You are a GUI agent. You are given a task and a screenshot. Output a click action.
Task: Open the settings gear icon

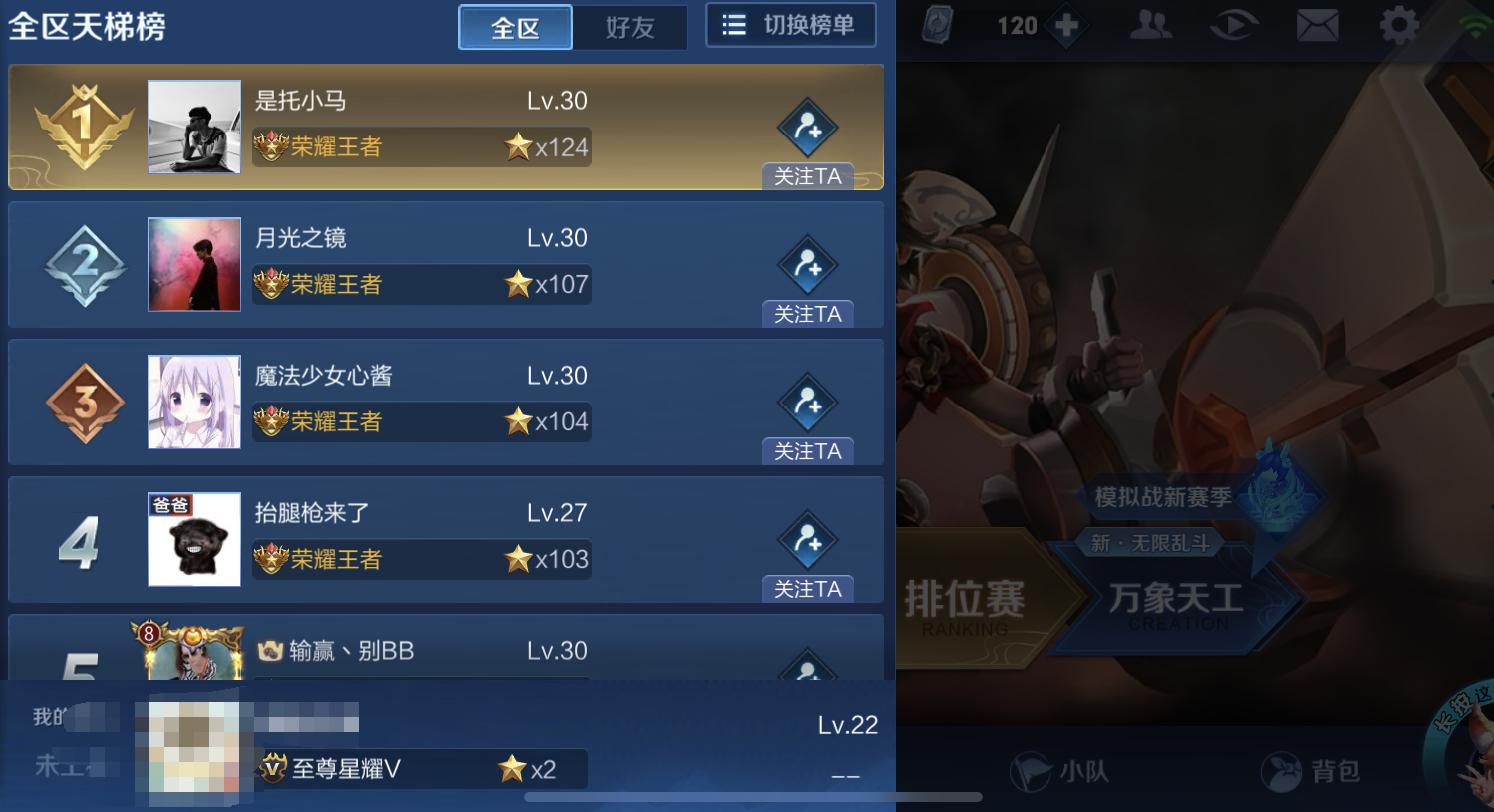(x=1399, y=25)
